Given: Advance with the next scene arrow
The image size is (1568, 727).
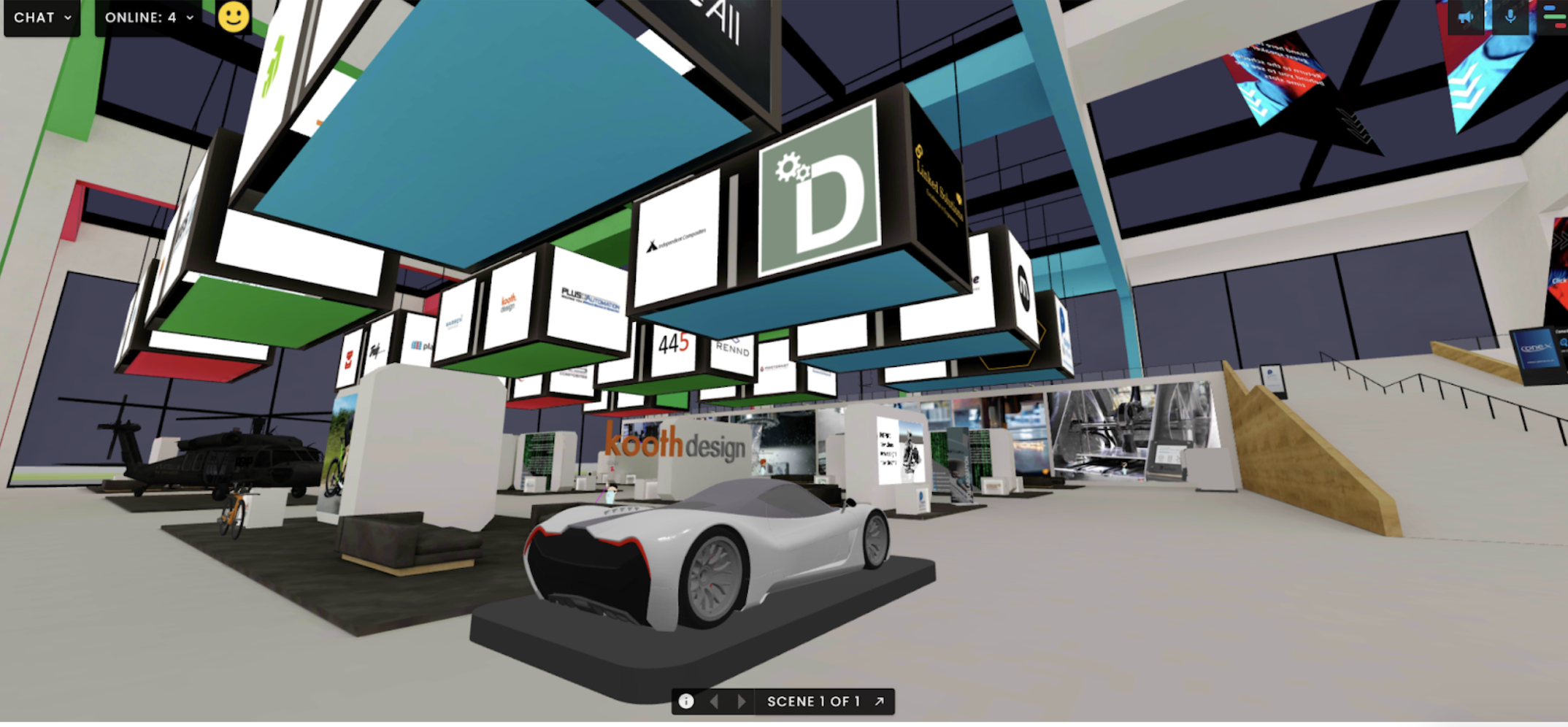Looking at the screenshot, I should (x=742, y=701).
